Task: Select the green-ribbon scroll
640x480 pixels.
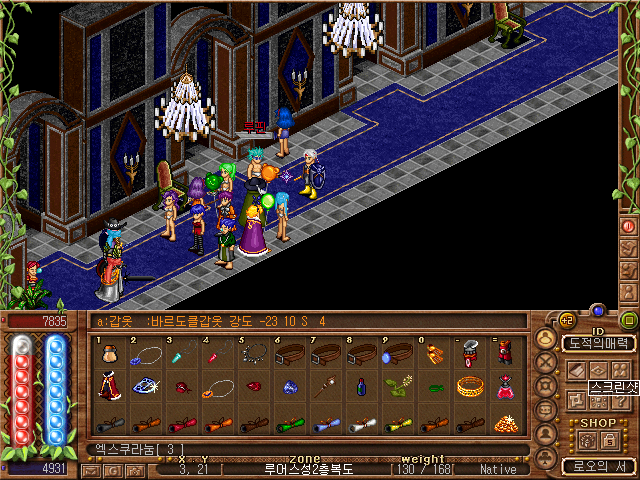Action: pyautogui.click(x=290, y=421)
